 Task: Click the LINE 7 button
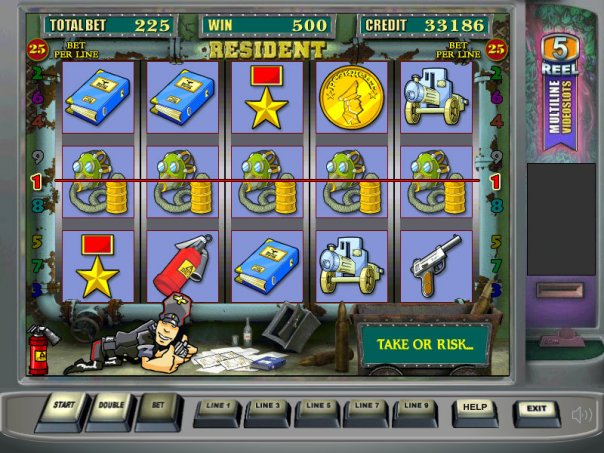[368, 409]
